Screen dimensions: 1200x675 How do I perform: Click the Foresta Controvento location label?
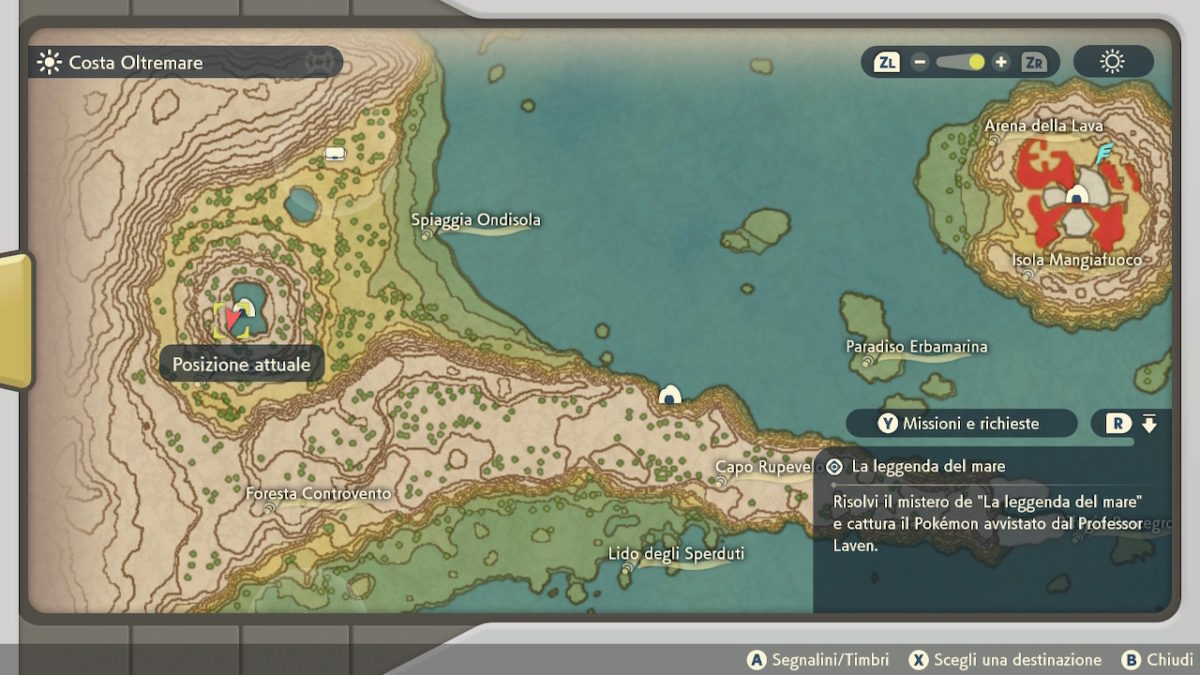318,494
